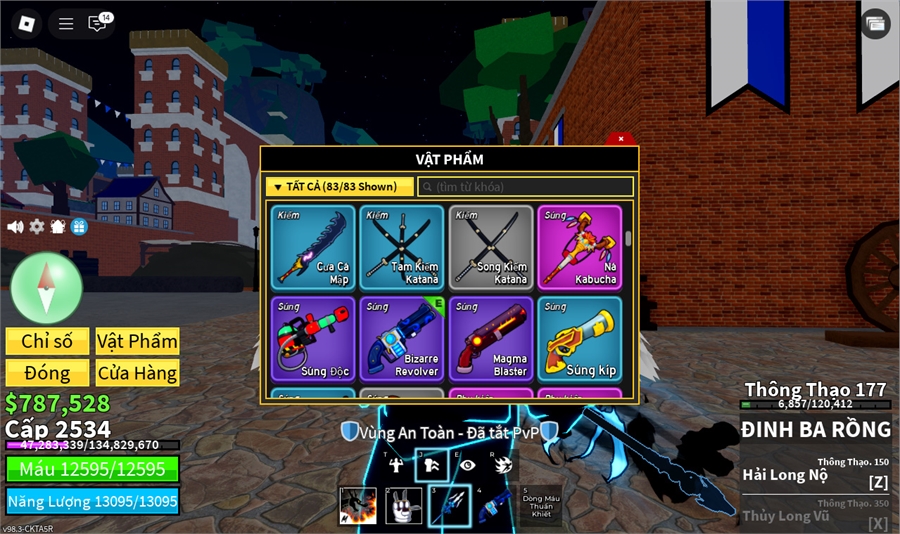Select the Magma Blaster gun
Screen dimensions: 900x534
(x=491, y=339)
